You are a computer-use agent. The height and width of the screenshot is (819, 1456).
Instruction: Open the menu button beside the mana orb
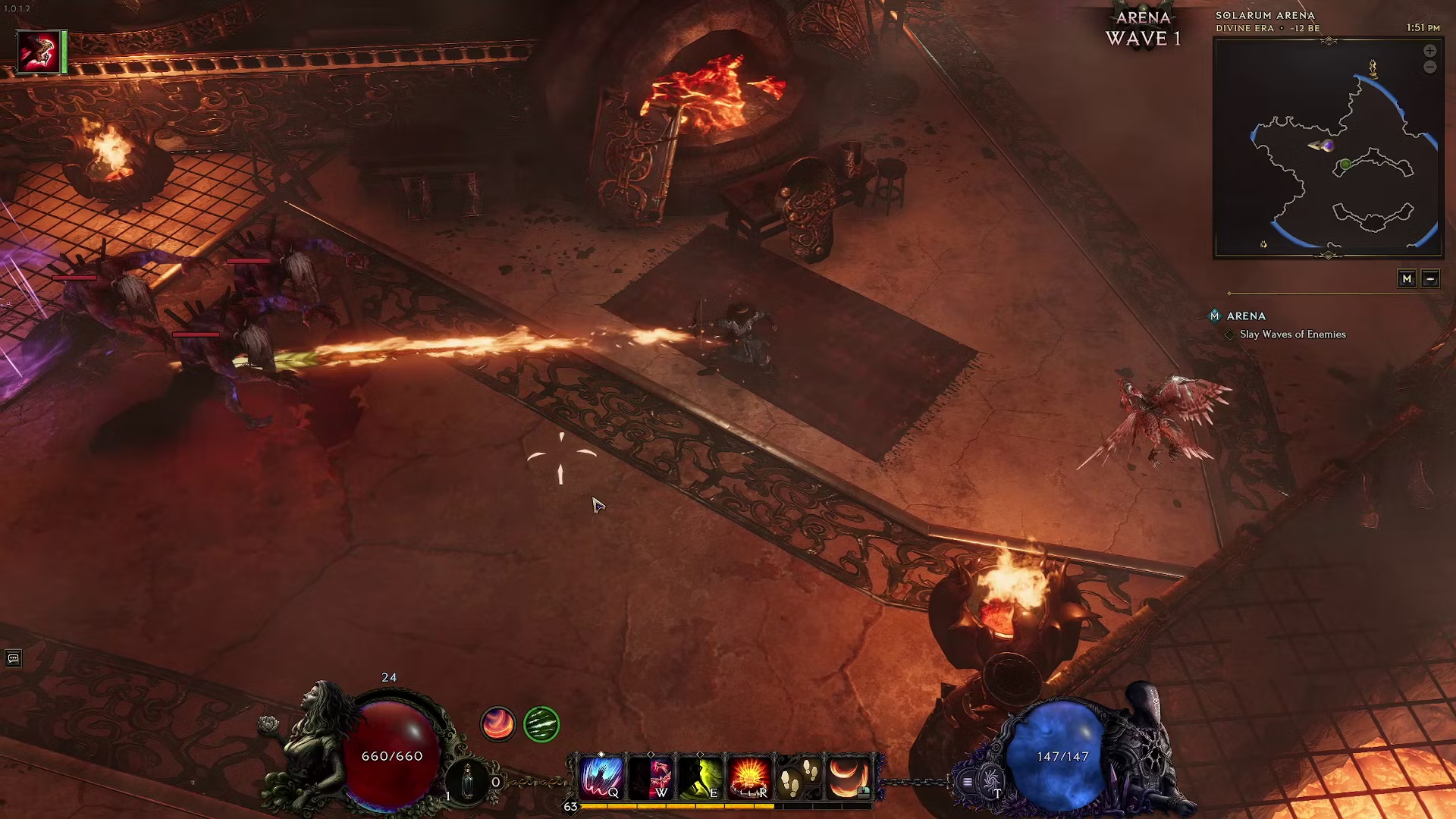pos(967,781)
